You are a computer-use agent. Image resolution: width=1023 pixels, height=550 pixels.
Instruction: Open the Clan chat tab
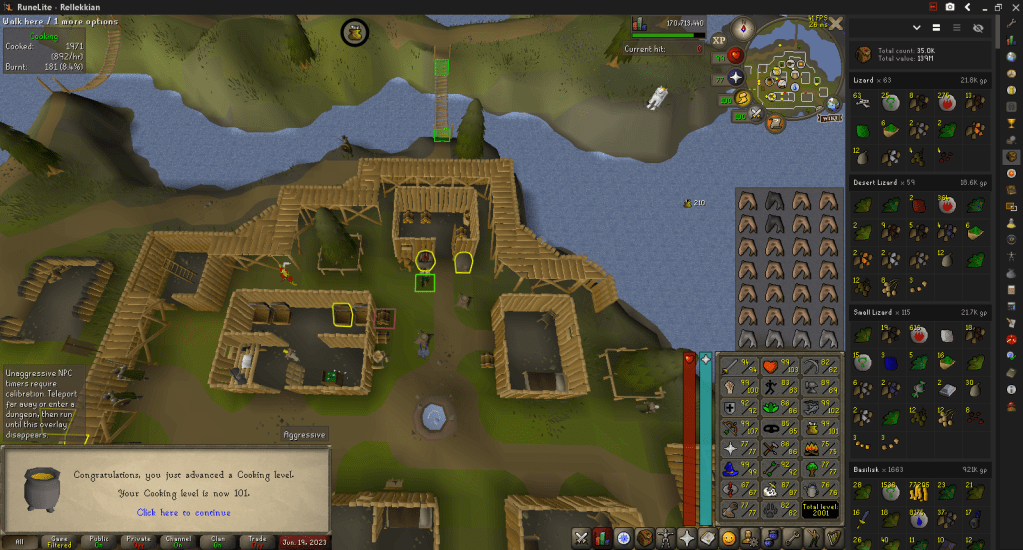(178, 540)
